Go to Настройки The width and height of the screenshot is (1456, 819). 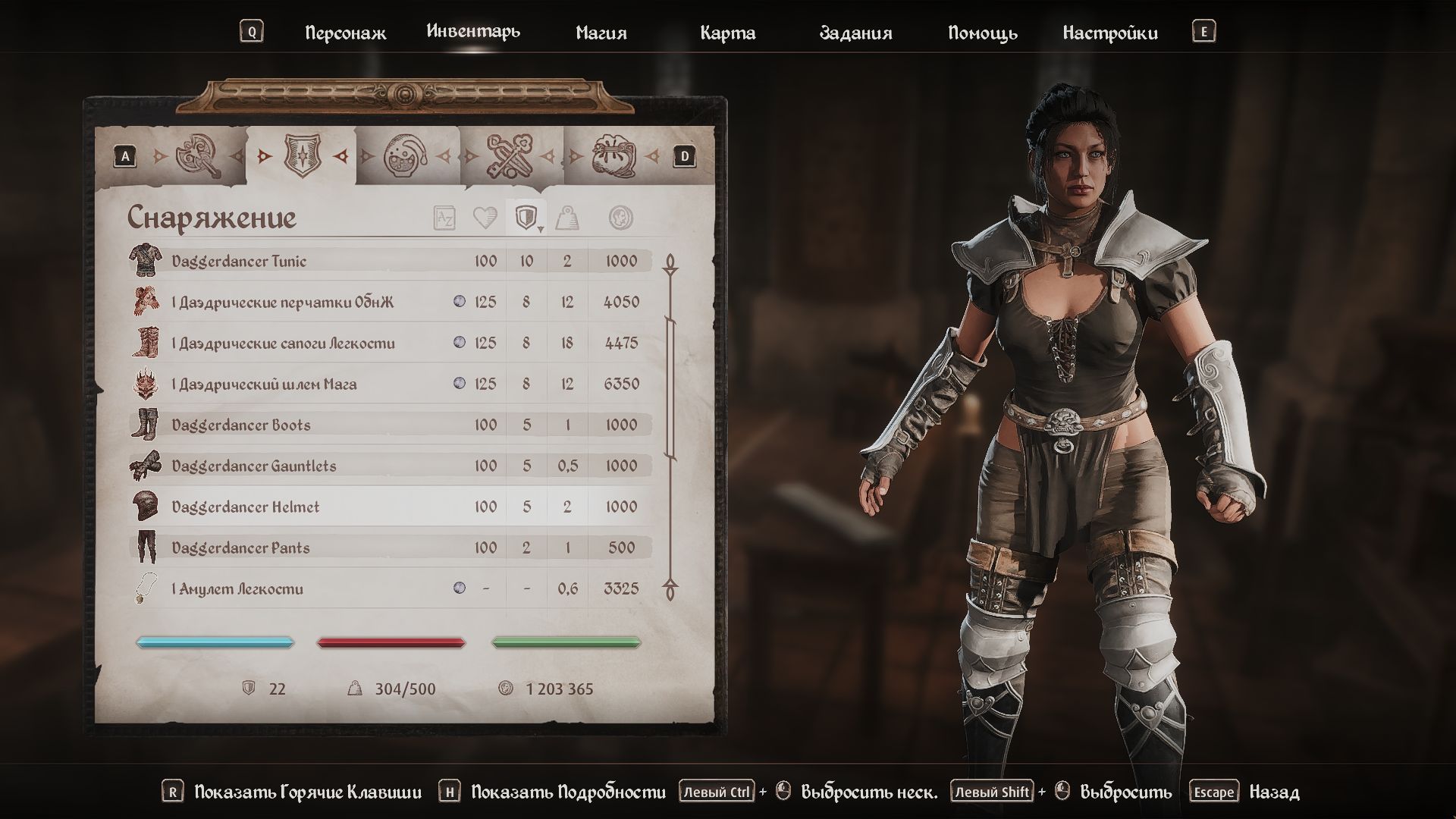[1109, 33]
